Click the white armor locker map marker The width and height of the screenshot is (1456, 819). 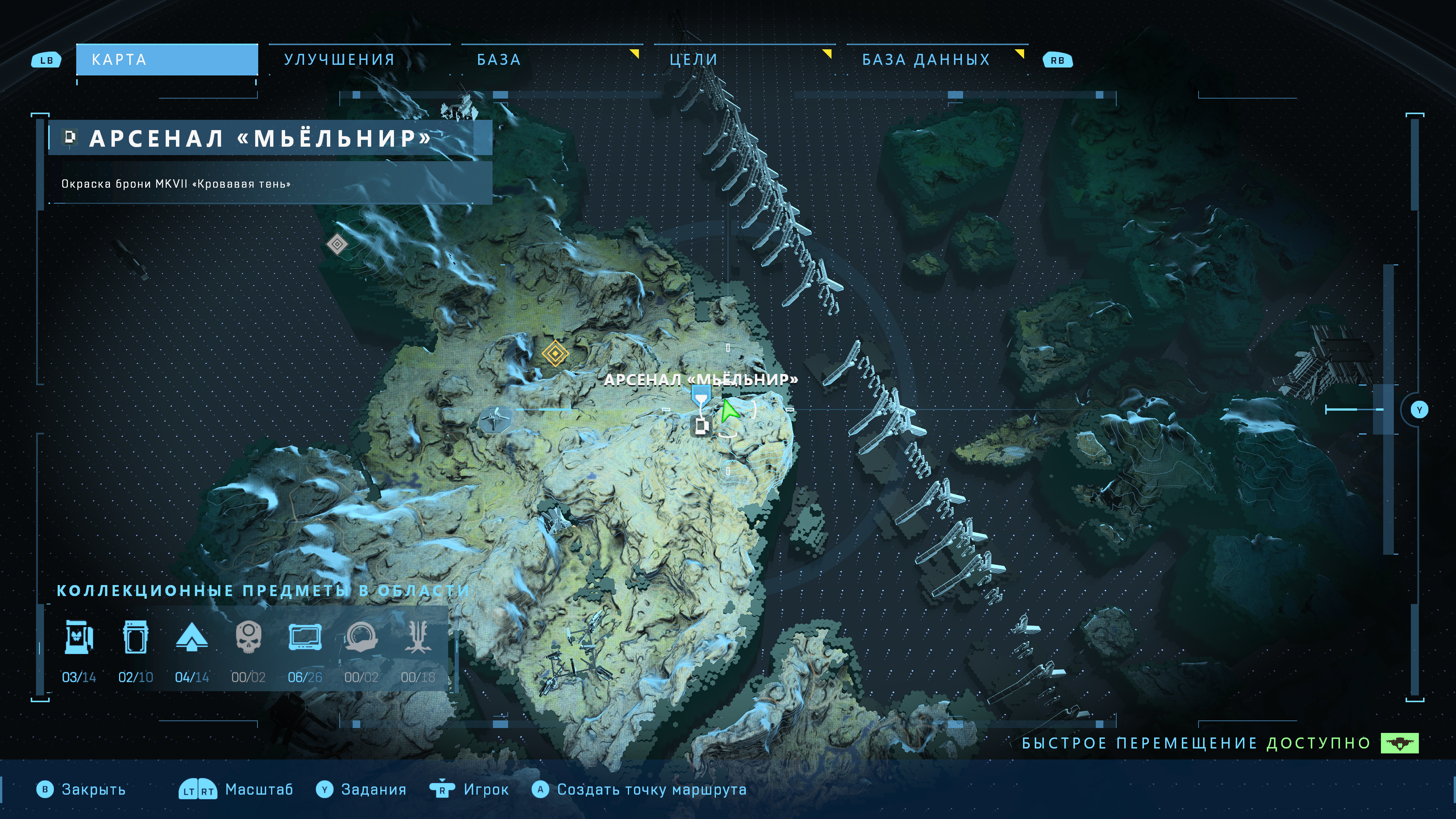click(701, 426)
